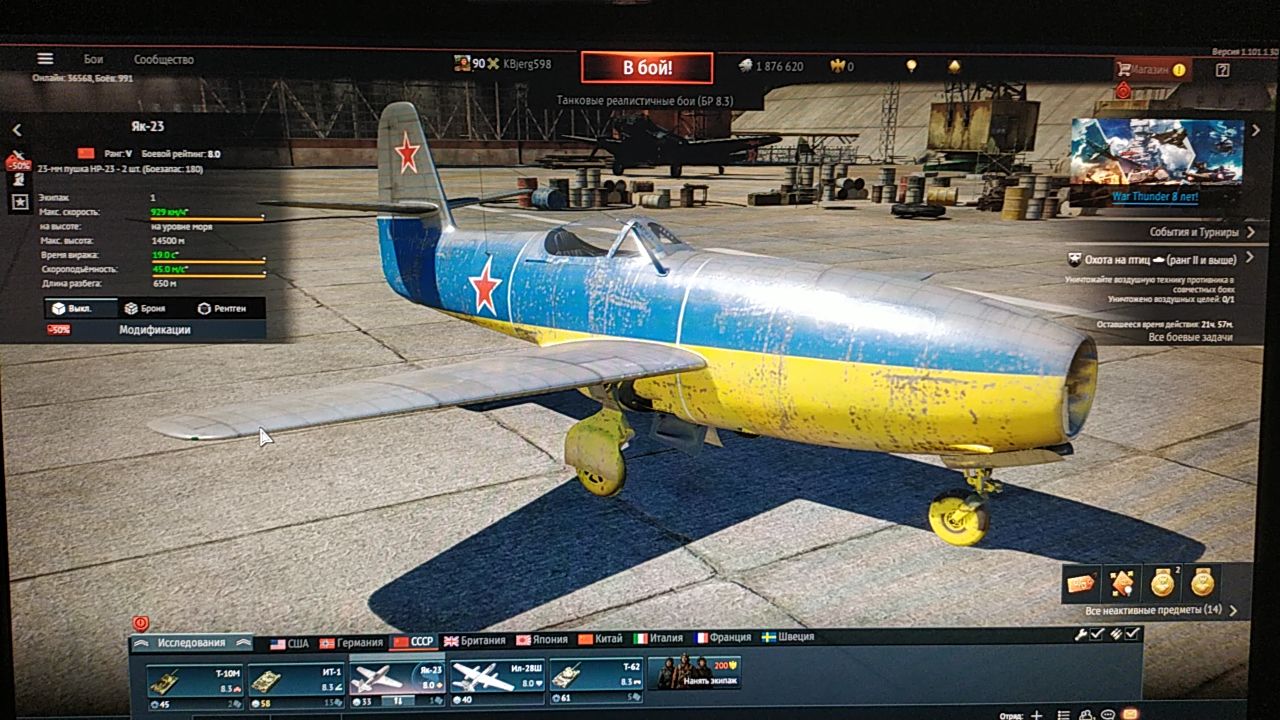Open the Модификации panel

click(x=154, y=330)
